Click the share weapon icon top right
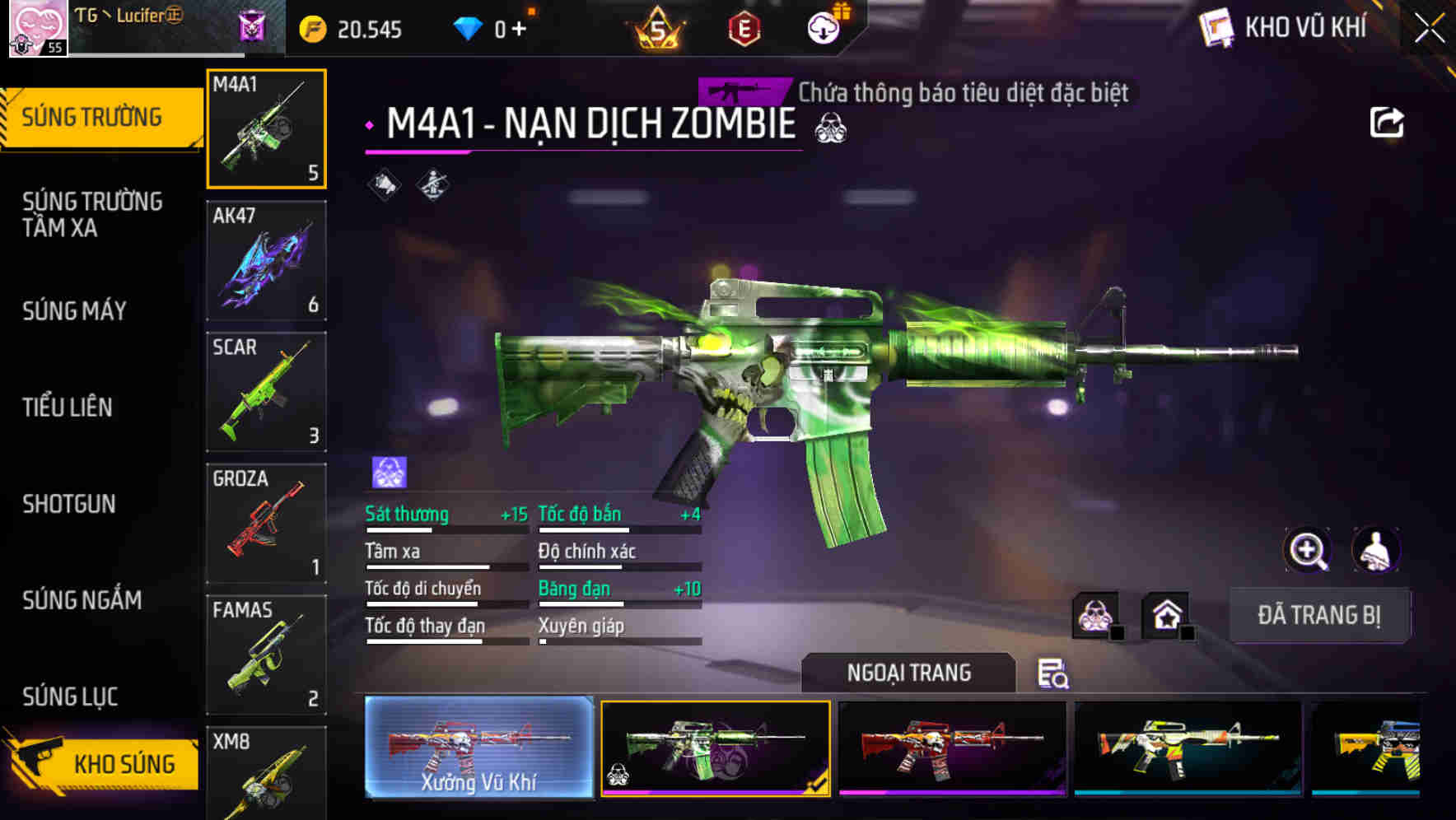Screen dimensions: 1456x820 (1388, 121)
